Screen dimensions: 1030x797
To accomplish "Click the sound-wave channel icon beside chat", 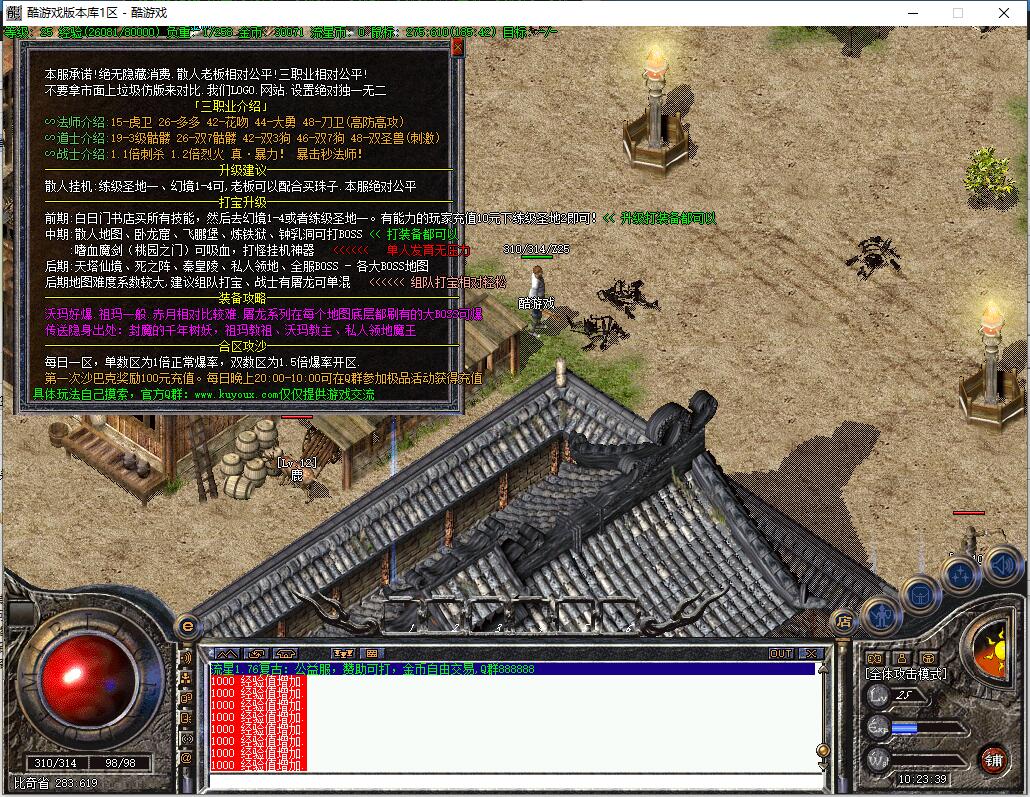I will click(x=186, y=658).
